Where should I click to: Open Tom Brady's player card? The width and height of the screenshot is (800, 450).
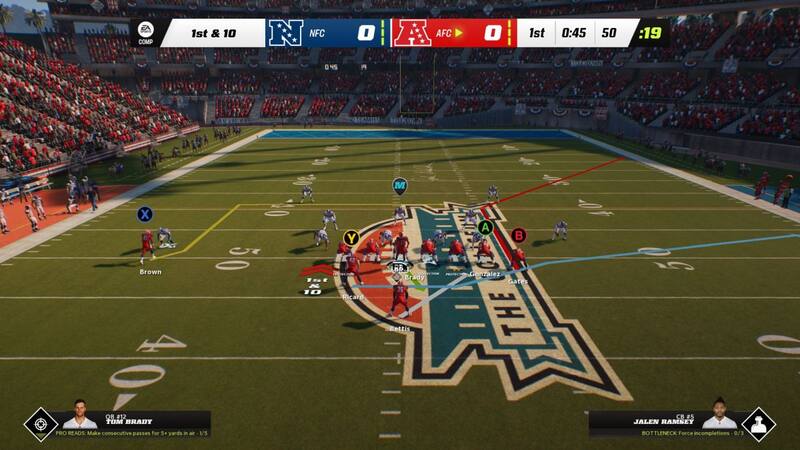click(81, 416)
